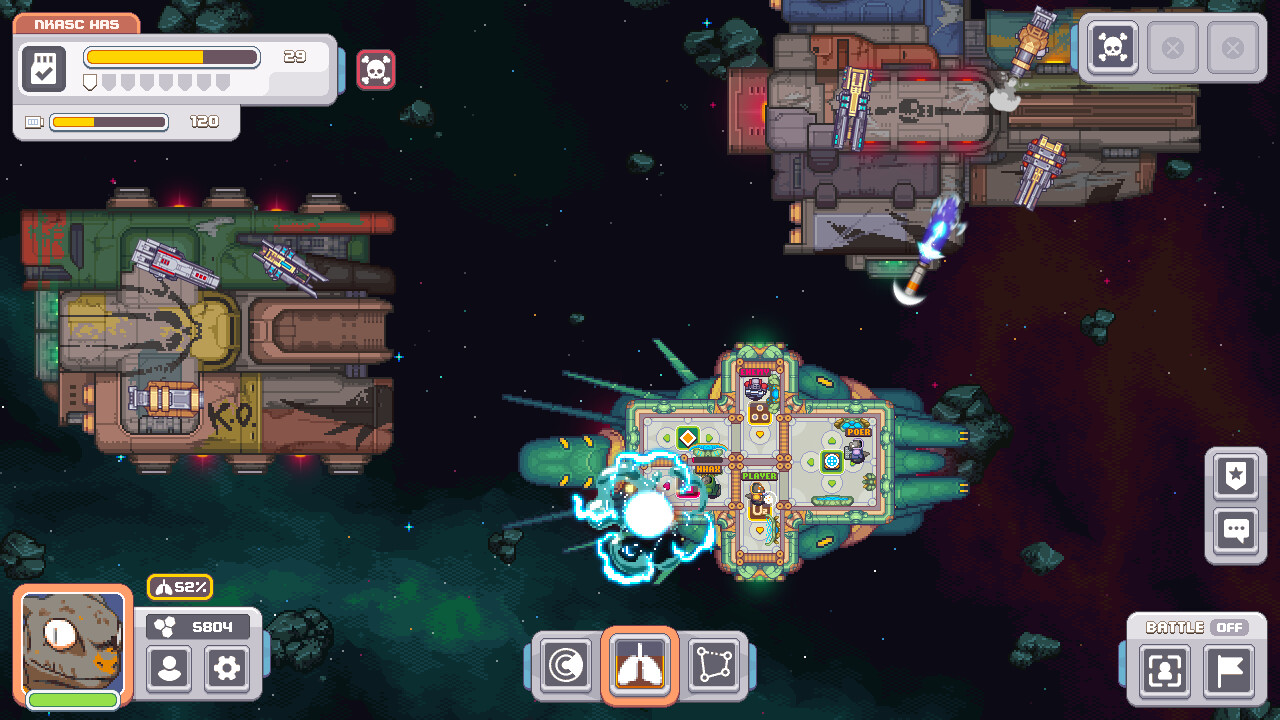Click the 52% oxygen indicator badge

pyautogui.click(x=180, y=588)
